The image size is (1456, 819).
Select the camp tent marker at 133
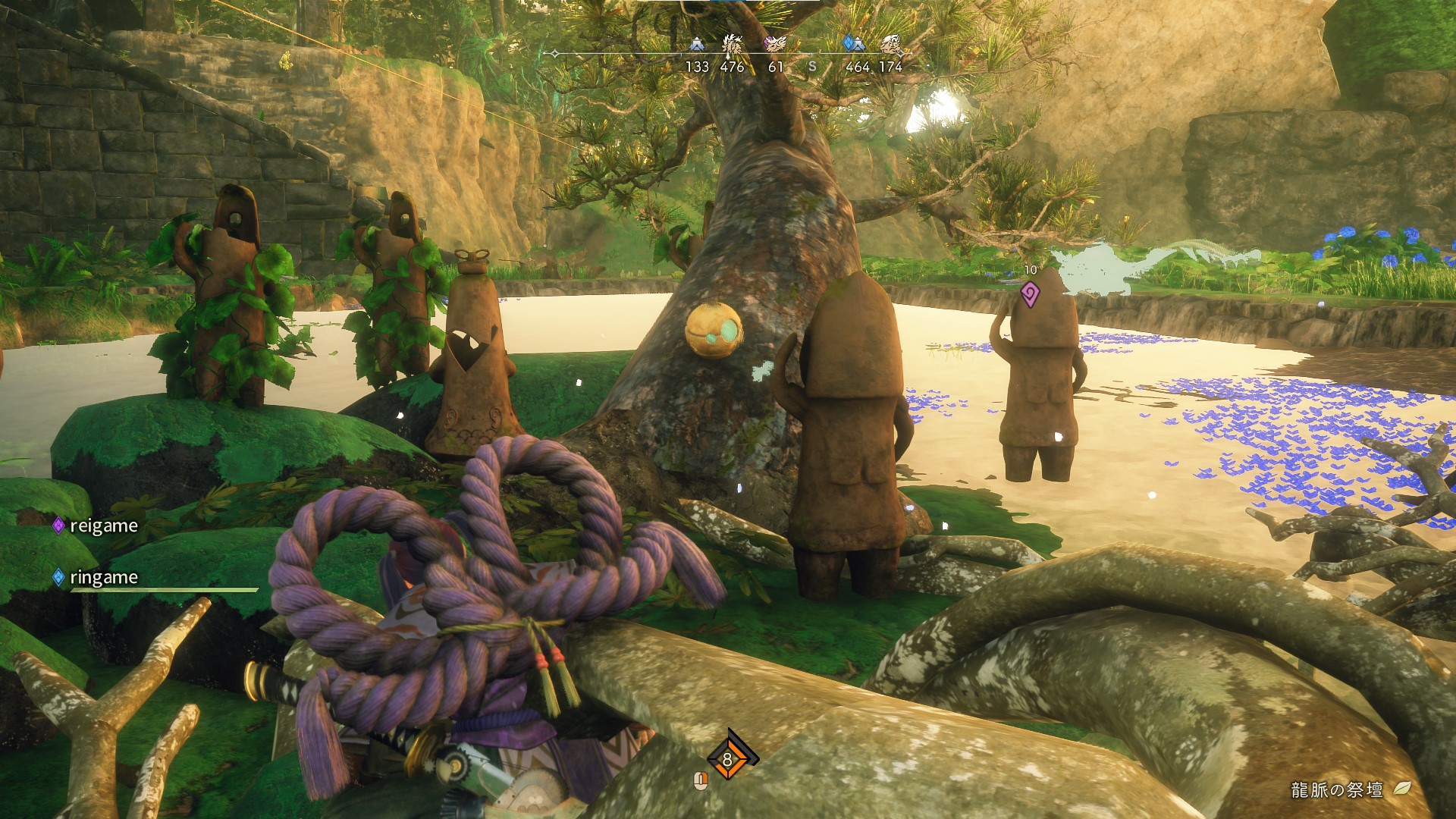(697, 45)
